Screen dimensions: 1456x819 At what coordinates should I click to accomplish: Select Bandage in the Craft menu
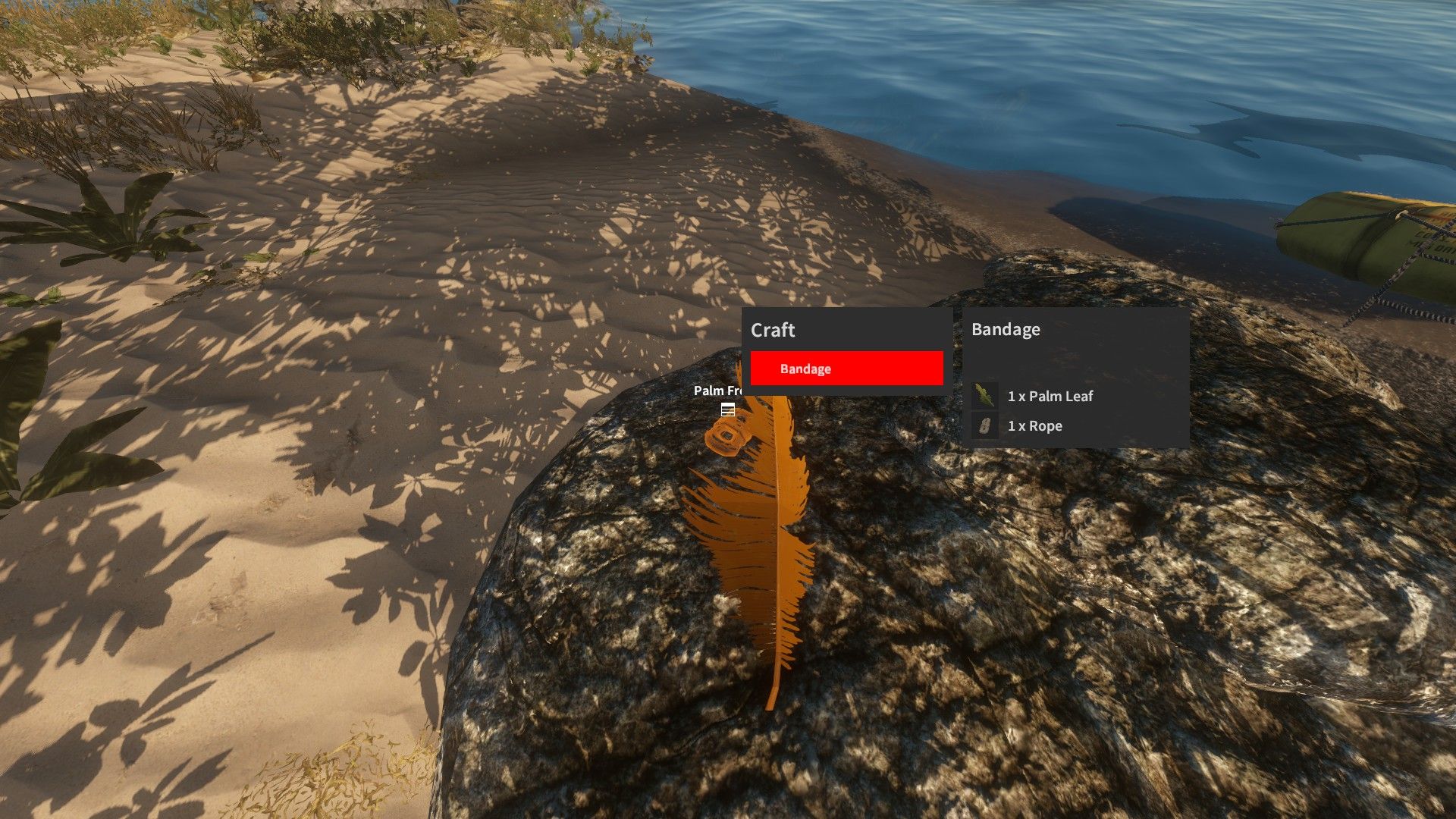pyautogui.click(x=846, y=369)
